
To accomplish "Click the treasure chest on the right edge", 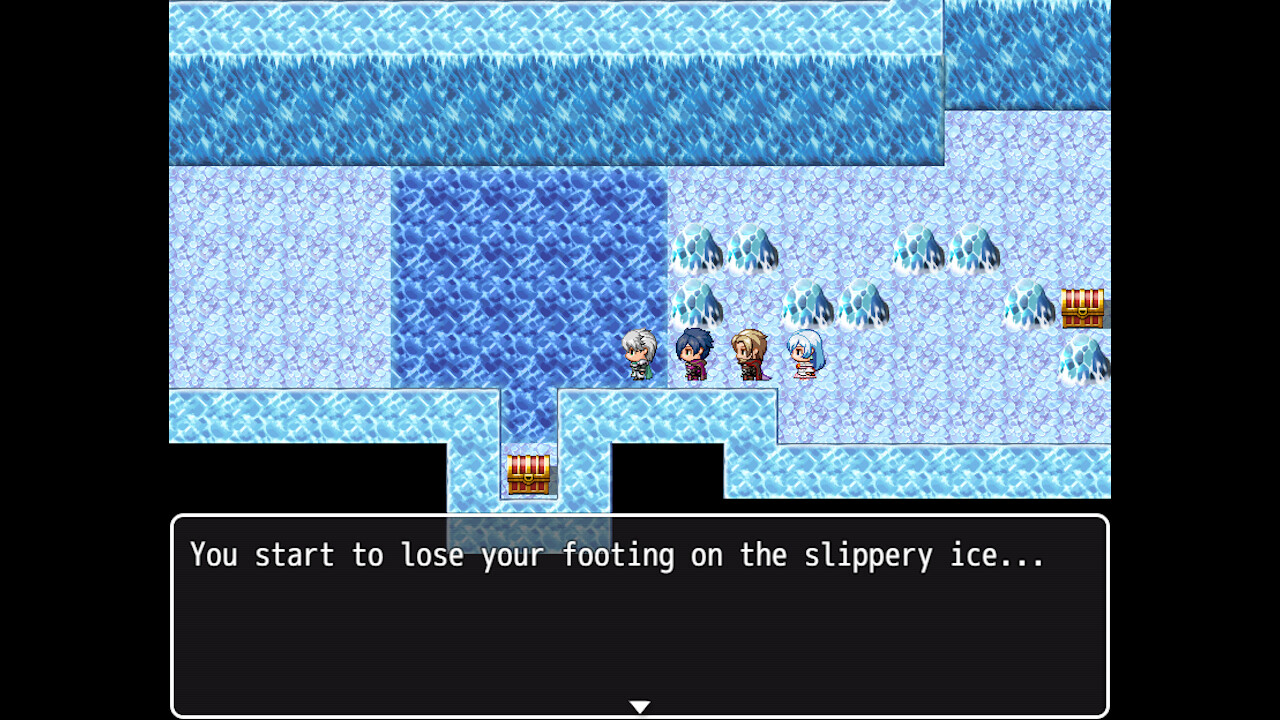I will click(x=1084, y=310).
